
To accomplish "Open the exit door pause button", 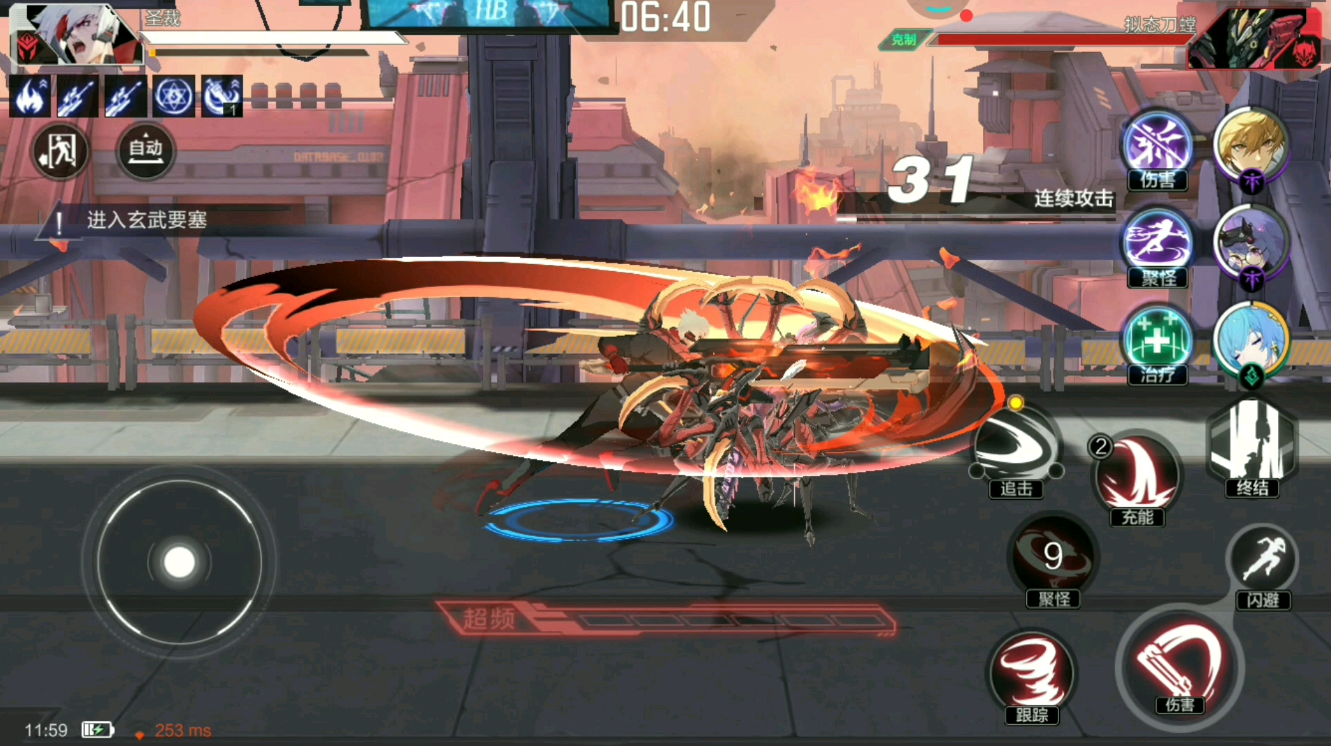I will point(60,151).
